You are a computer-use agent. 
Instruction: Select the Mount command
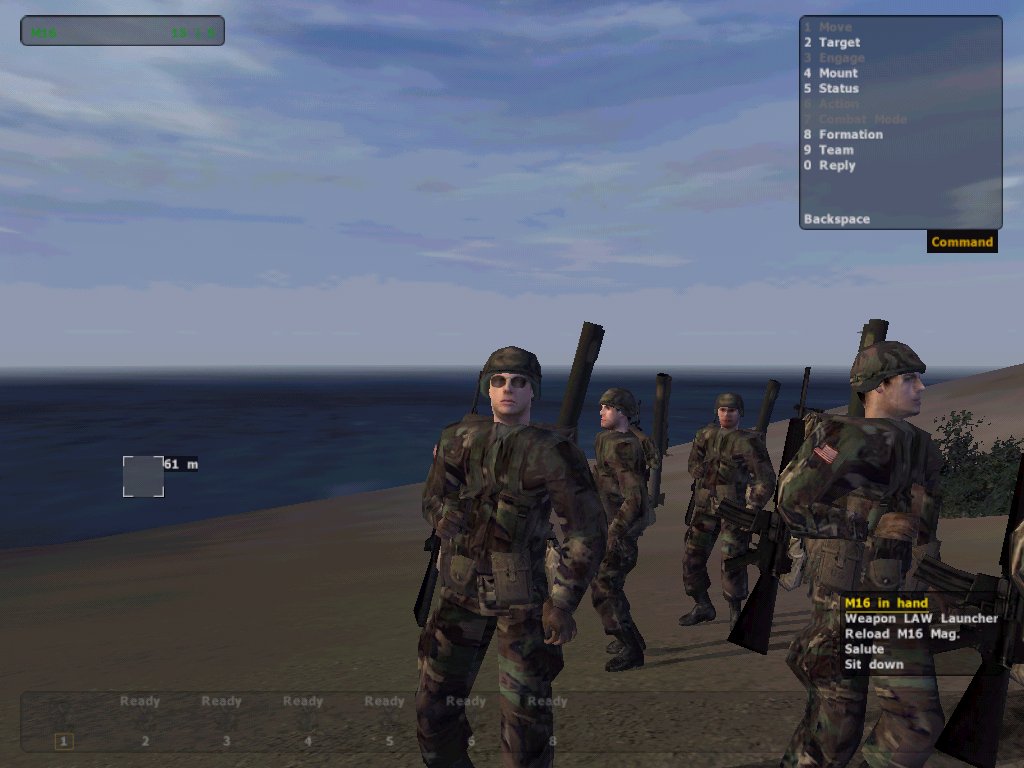[838, 73]
